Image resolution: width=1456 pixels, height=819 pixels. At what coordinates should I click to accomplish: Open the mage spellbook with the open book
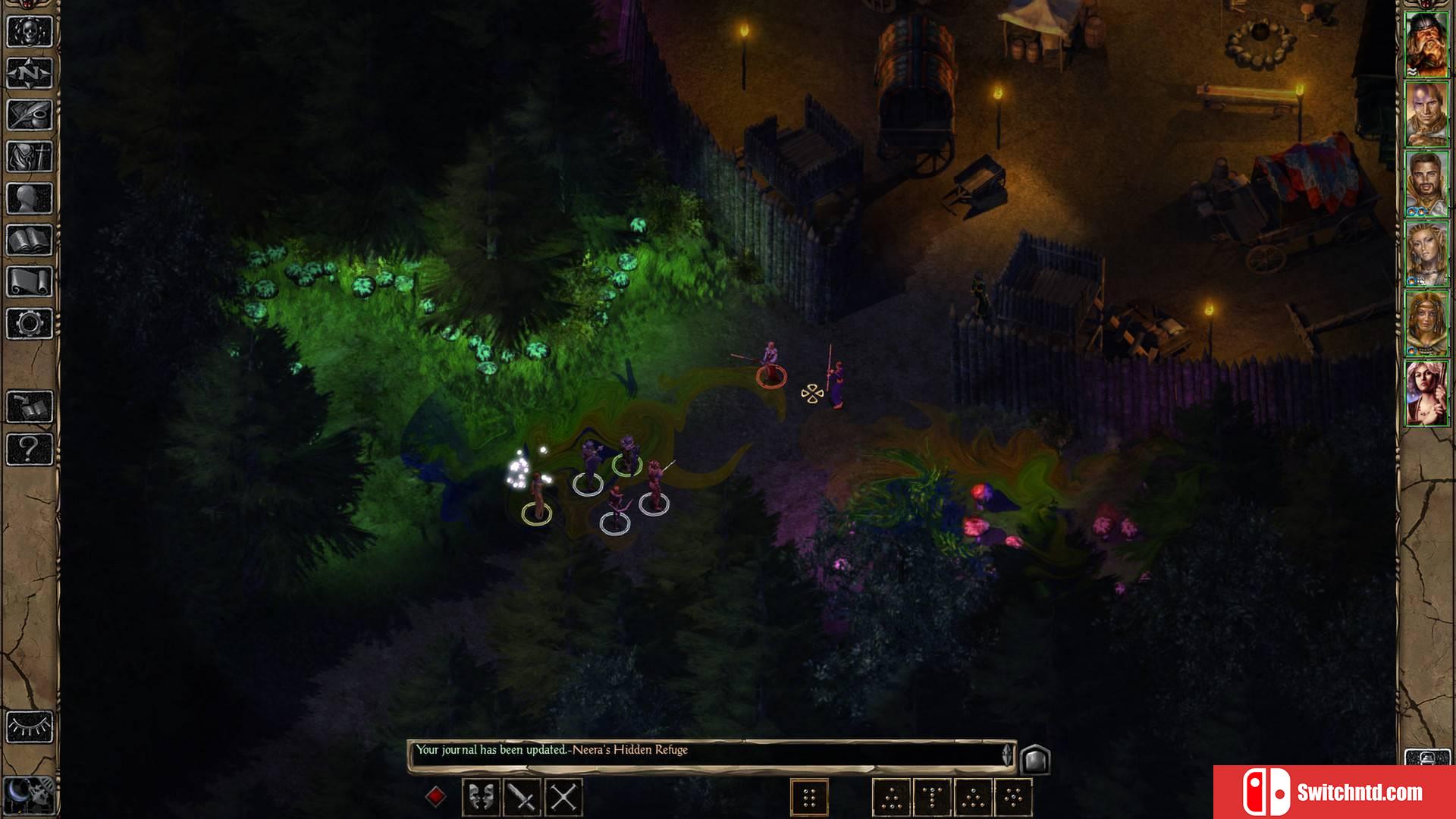[30, 240]
